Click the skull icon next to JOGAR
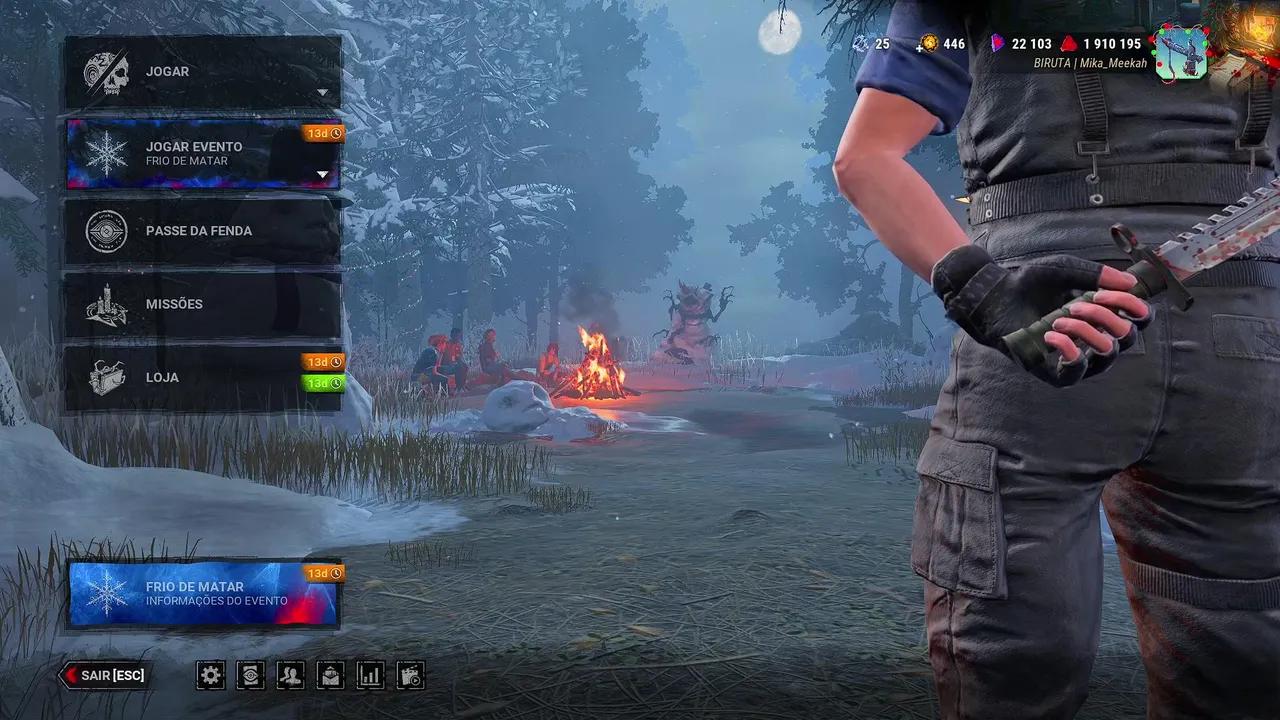Screen dimensions: 1280x720 [x=106, y=71]
